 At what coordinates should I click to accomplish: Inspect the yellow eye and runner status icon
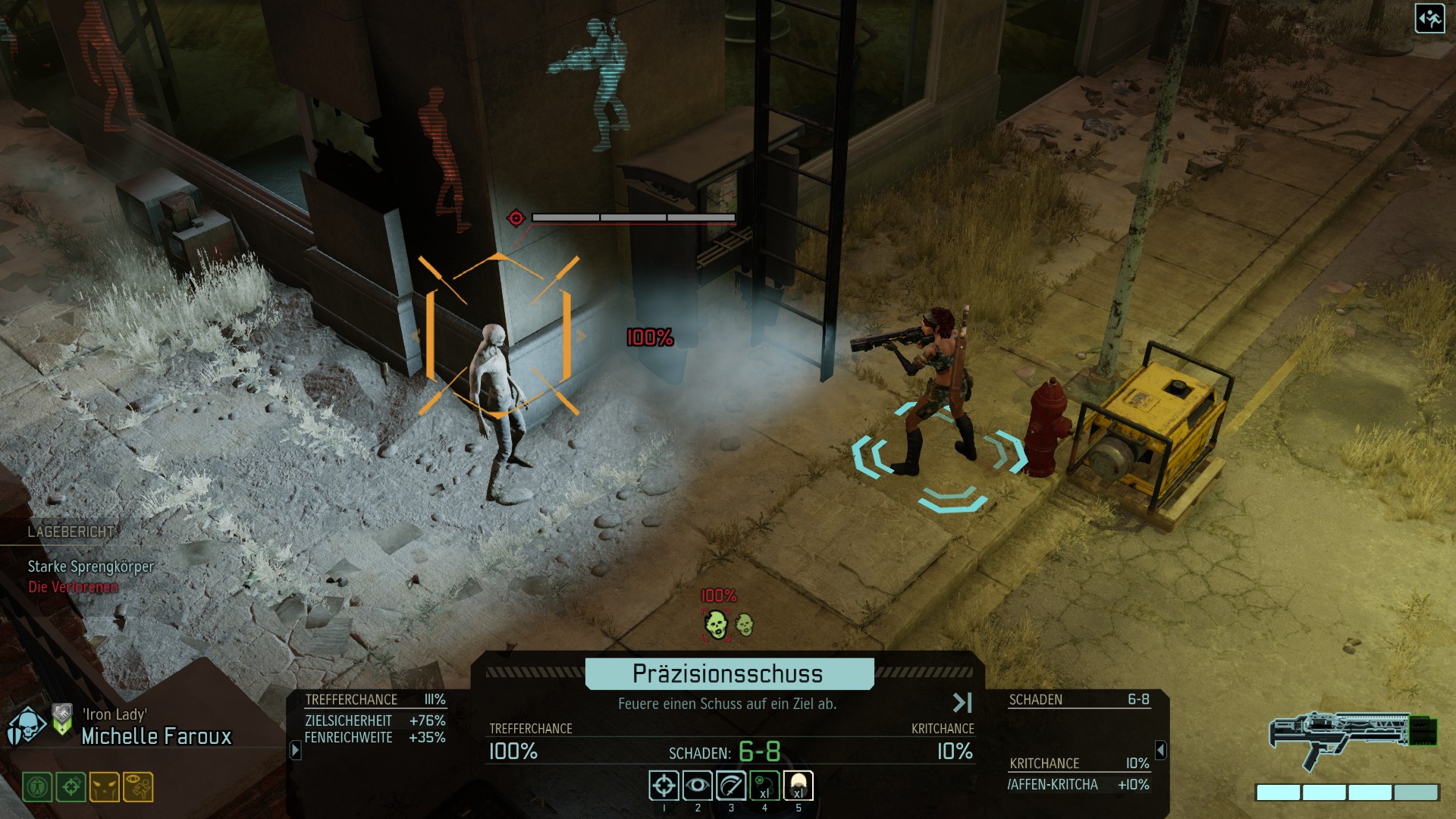click(138, 787)
